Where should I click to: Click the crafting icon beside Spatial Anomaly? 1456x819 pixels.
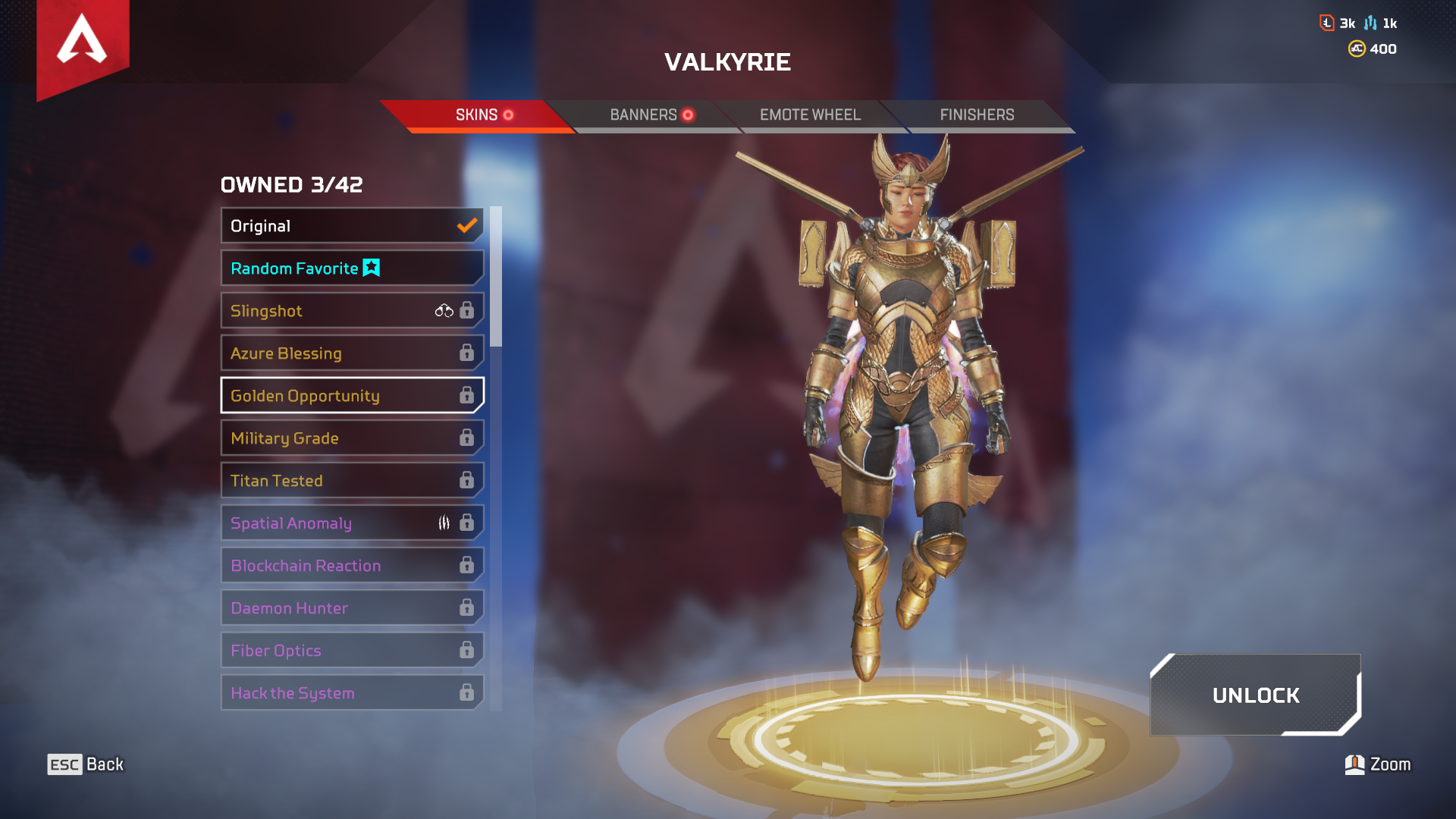point(445,522)
